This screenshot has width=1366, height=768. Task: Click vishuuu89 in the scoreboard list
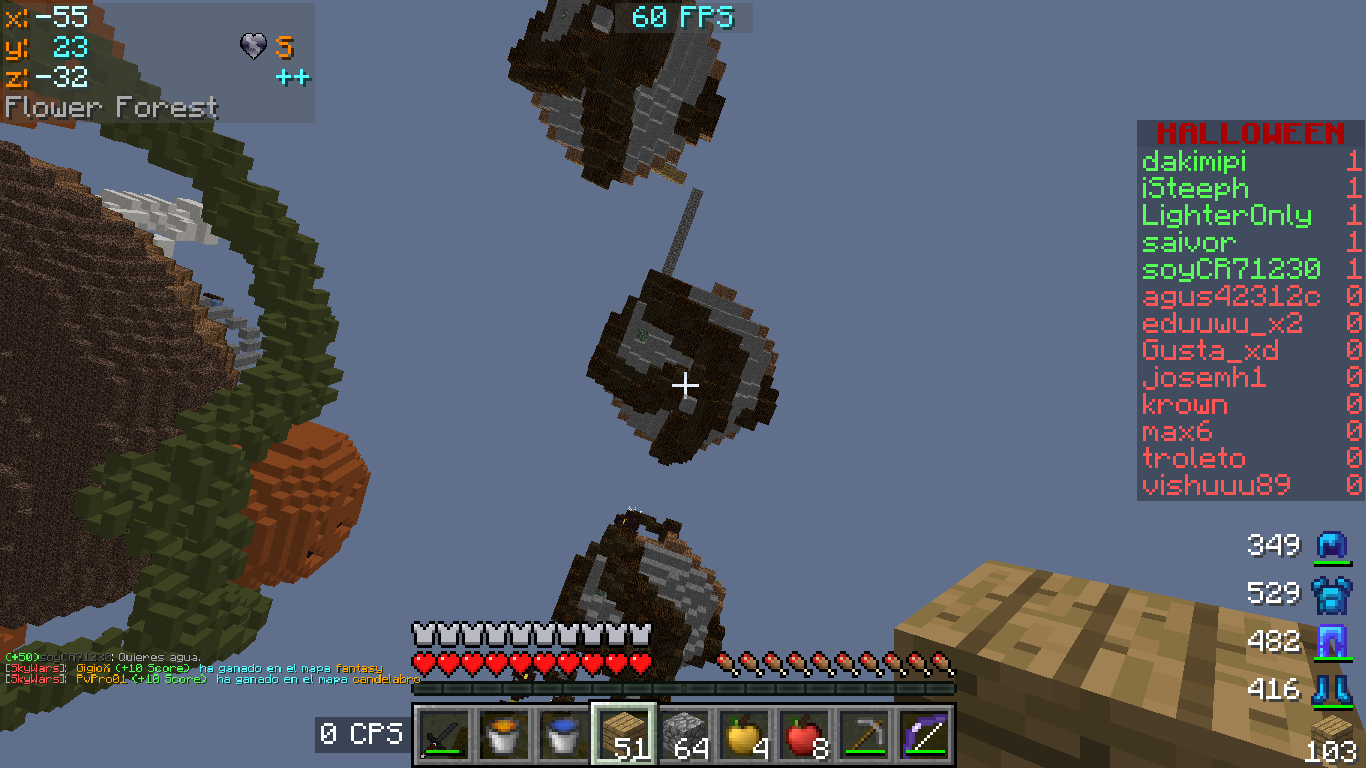point(1216,486)
